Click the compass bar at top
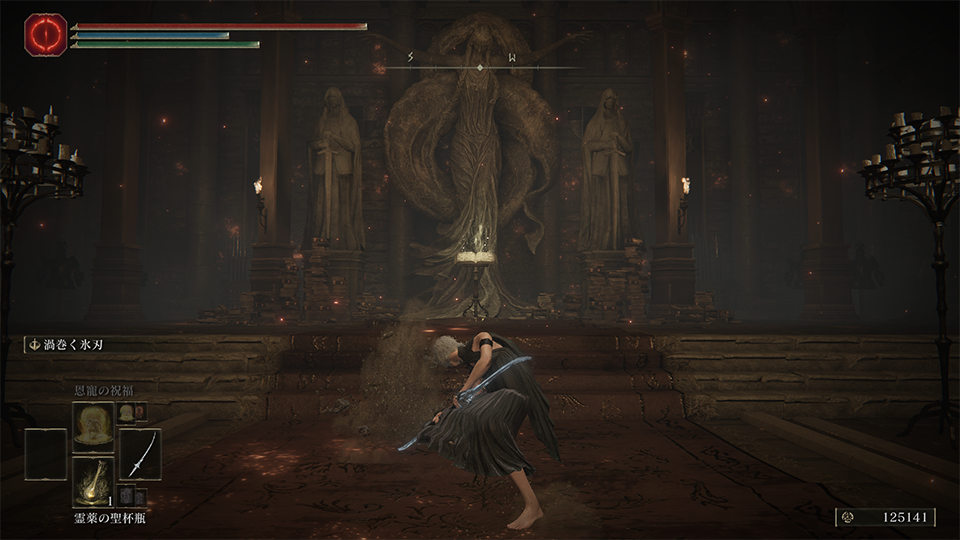The image size is (960, 540). (x=481, y=66)
